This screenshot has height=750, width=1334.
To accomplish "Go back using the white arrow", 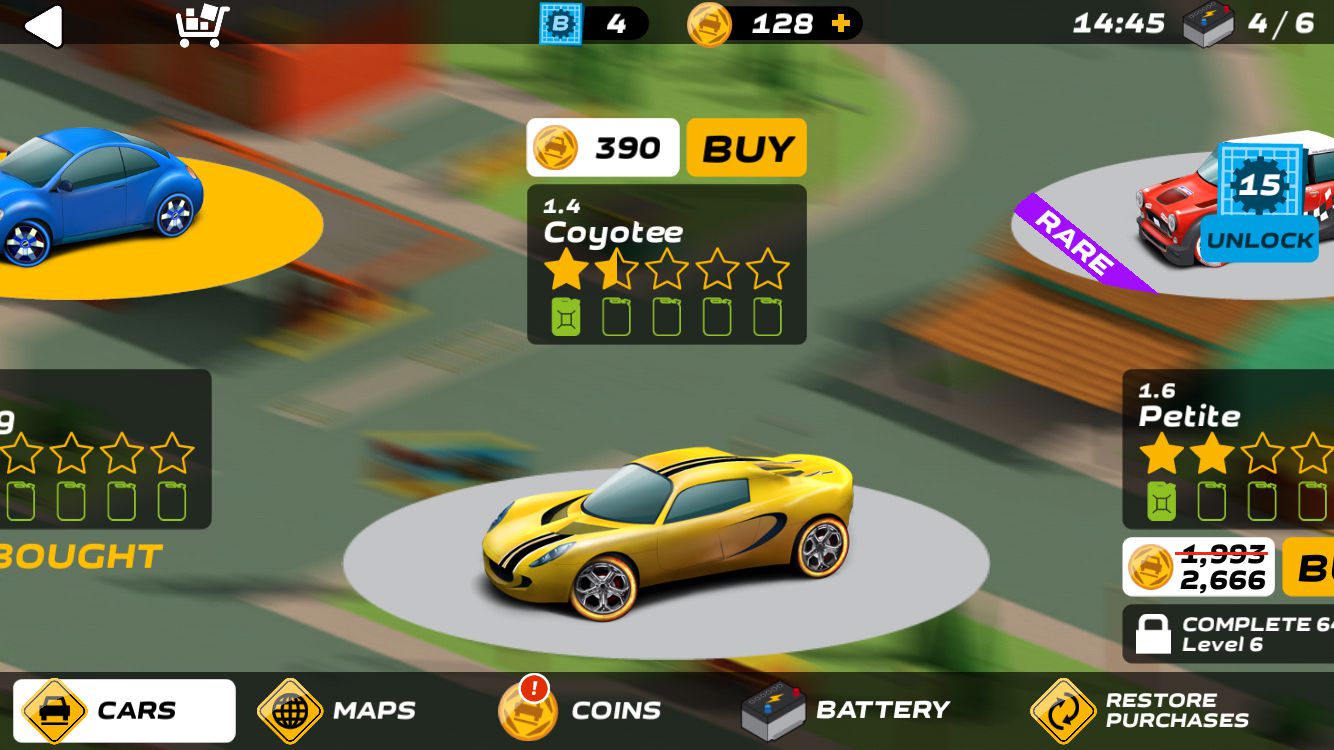I will [44, 25].
